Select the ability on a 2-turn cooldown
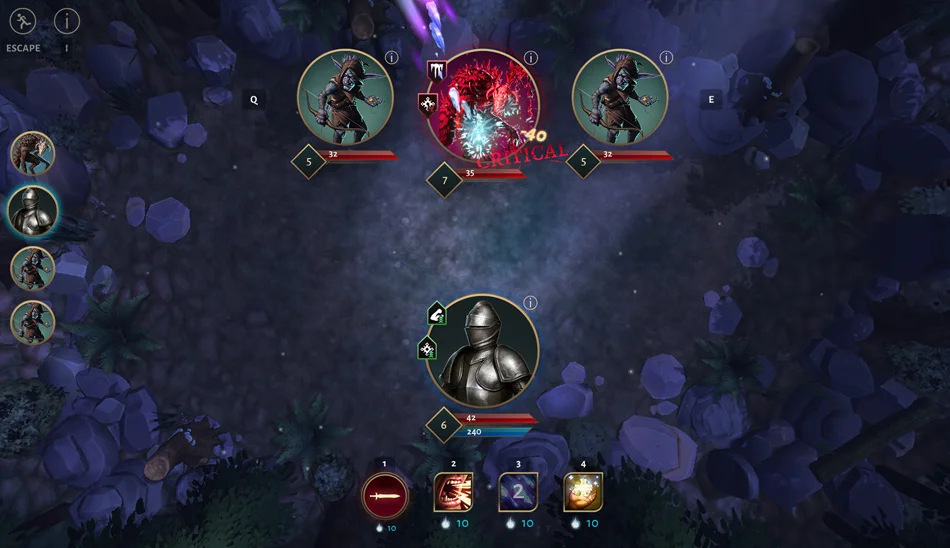The width and height of the screenshot is (950, 548). pyautogui.click(x=518, y=492)
